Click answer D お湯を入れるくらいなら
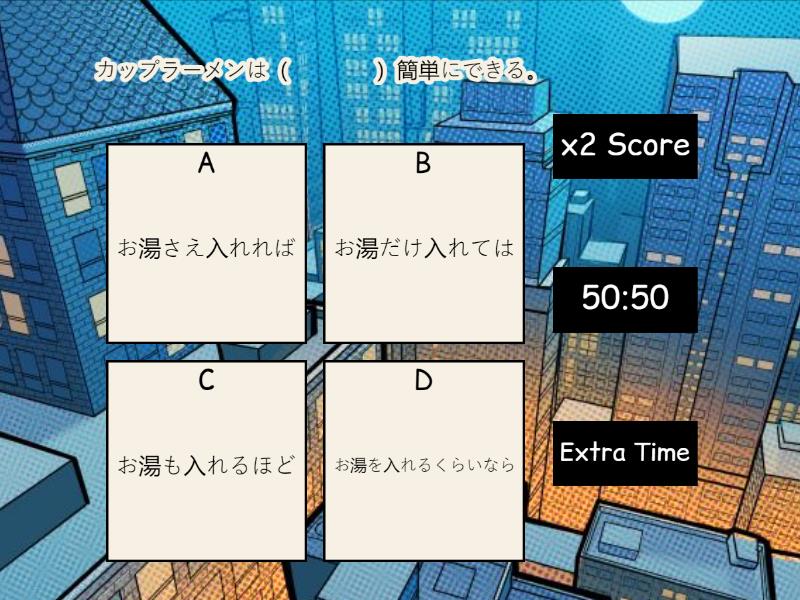 click(424, 461)
